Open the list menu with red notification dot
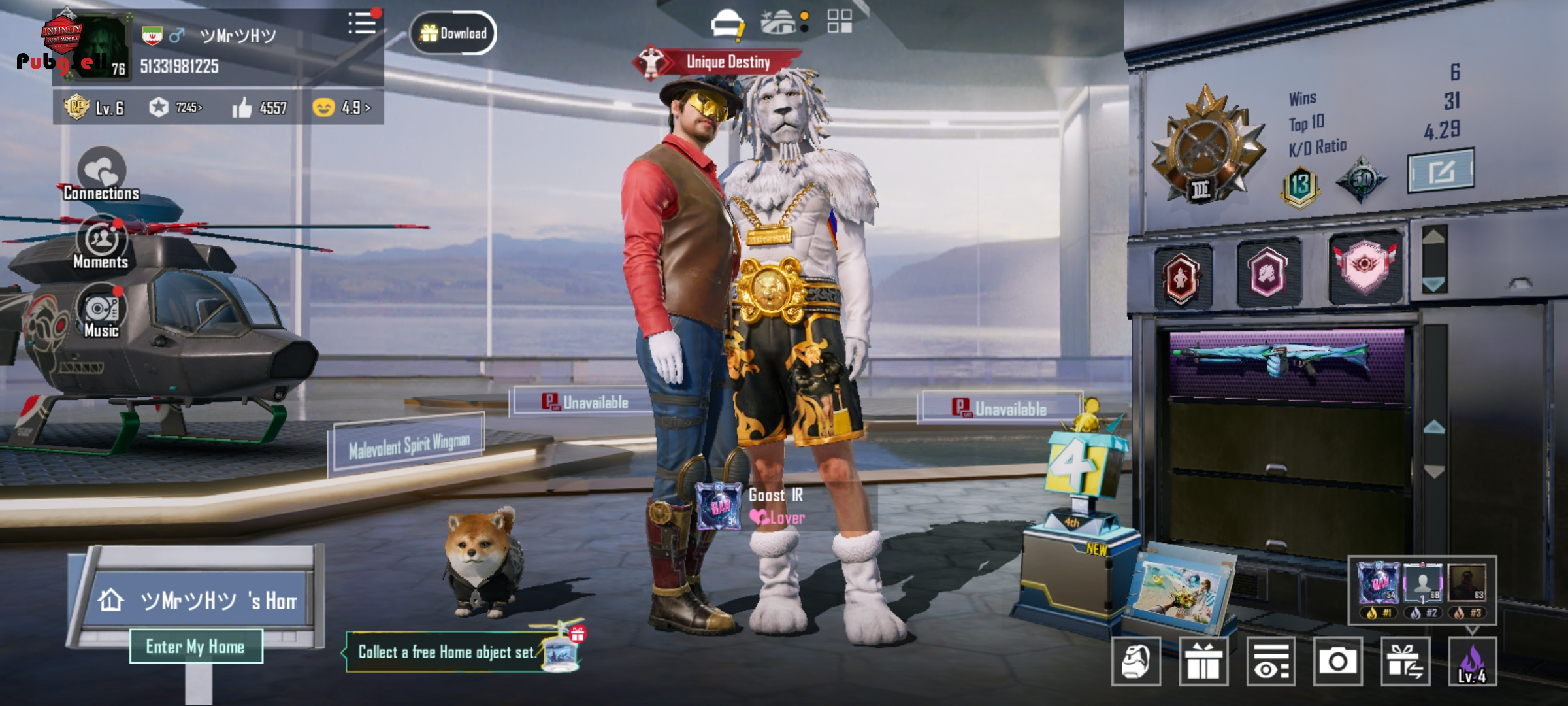This screenshot has height=706, width=1568. pyautogui.click(x=363, y=24)
